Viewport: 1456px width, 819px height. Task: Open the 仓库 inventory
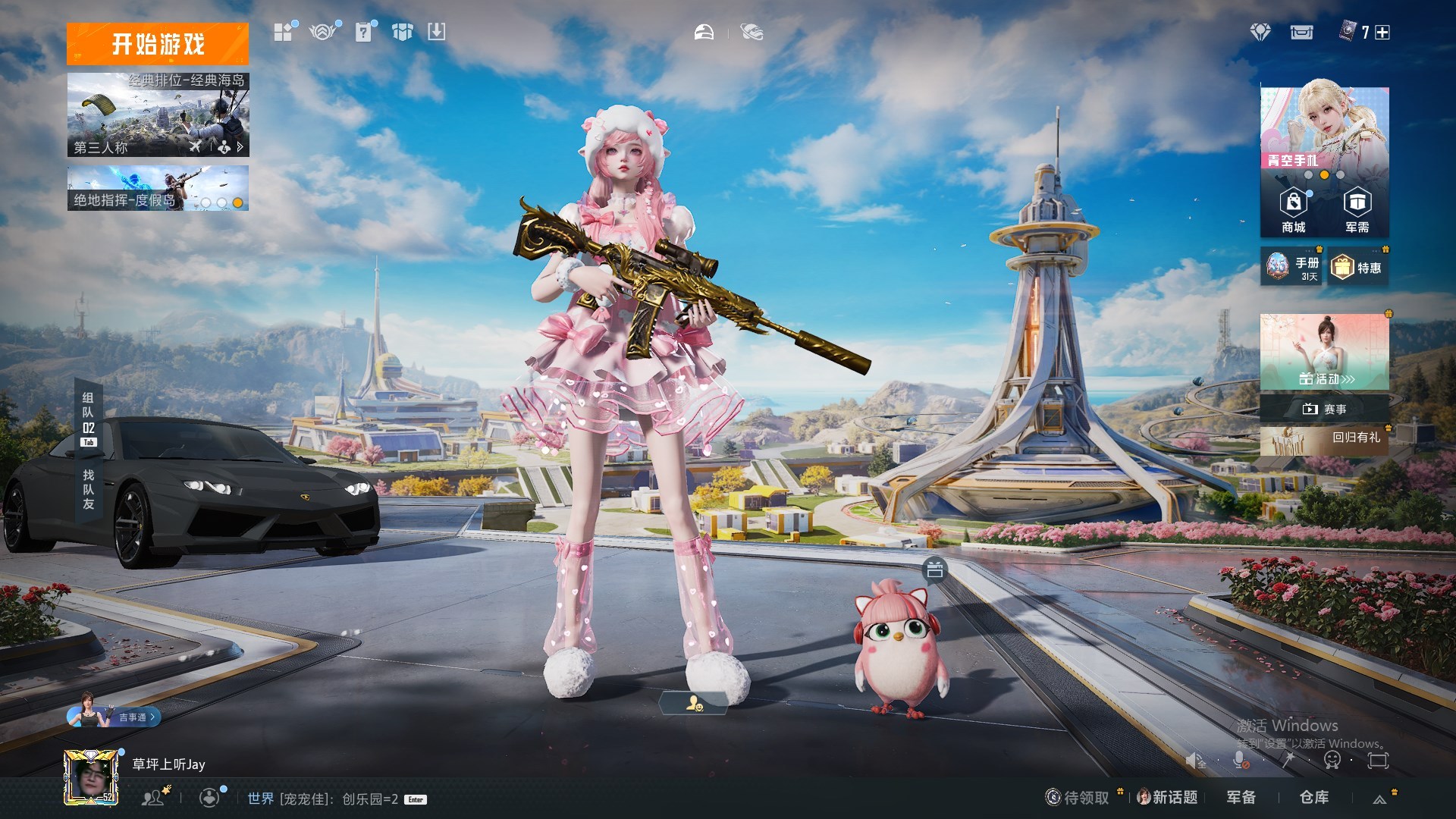(1314, 797)
